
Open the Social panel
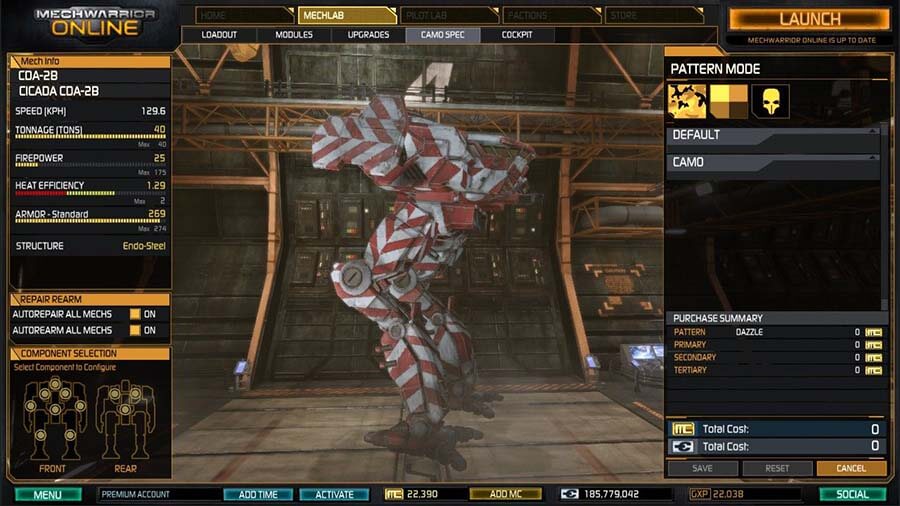pyautogui.click(x=852, y=494)
